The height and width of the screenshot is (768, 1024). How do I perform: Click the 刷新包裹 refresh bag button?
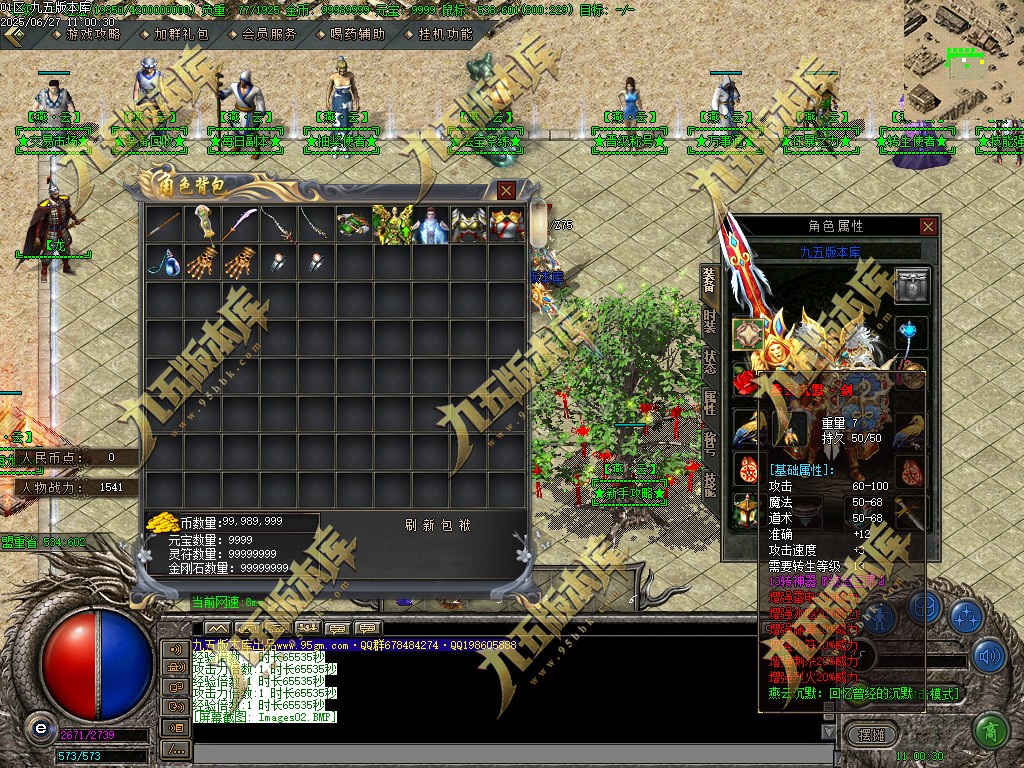(x=437, y=525)
